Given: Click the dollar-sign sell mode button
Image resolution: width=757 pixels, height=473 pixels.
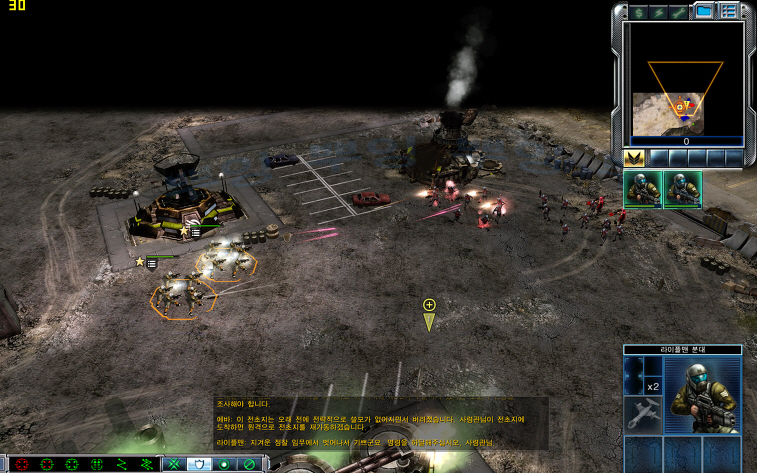Looking at the screenshot, I should (x=637, y=12).
